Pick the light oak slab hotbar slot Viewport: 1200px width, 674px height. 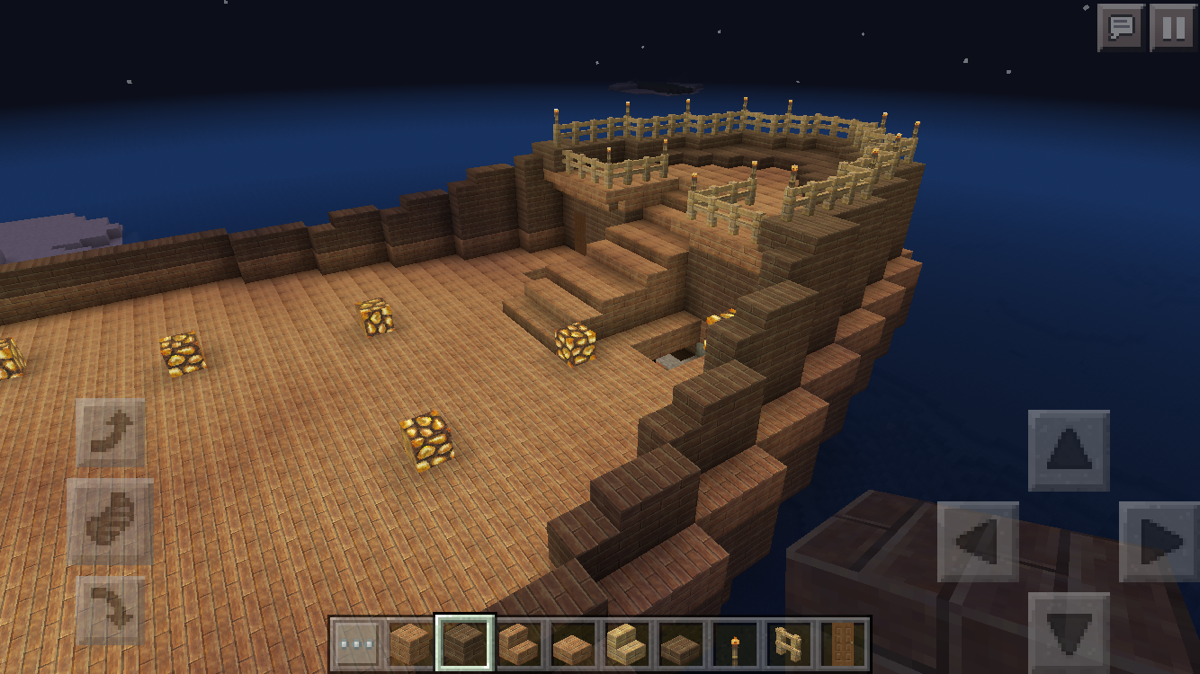(573, 644)
